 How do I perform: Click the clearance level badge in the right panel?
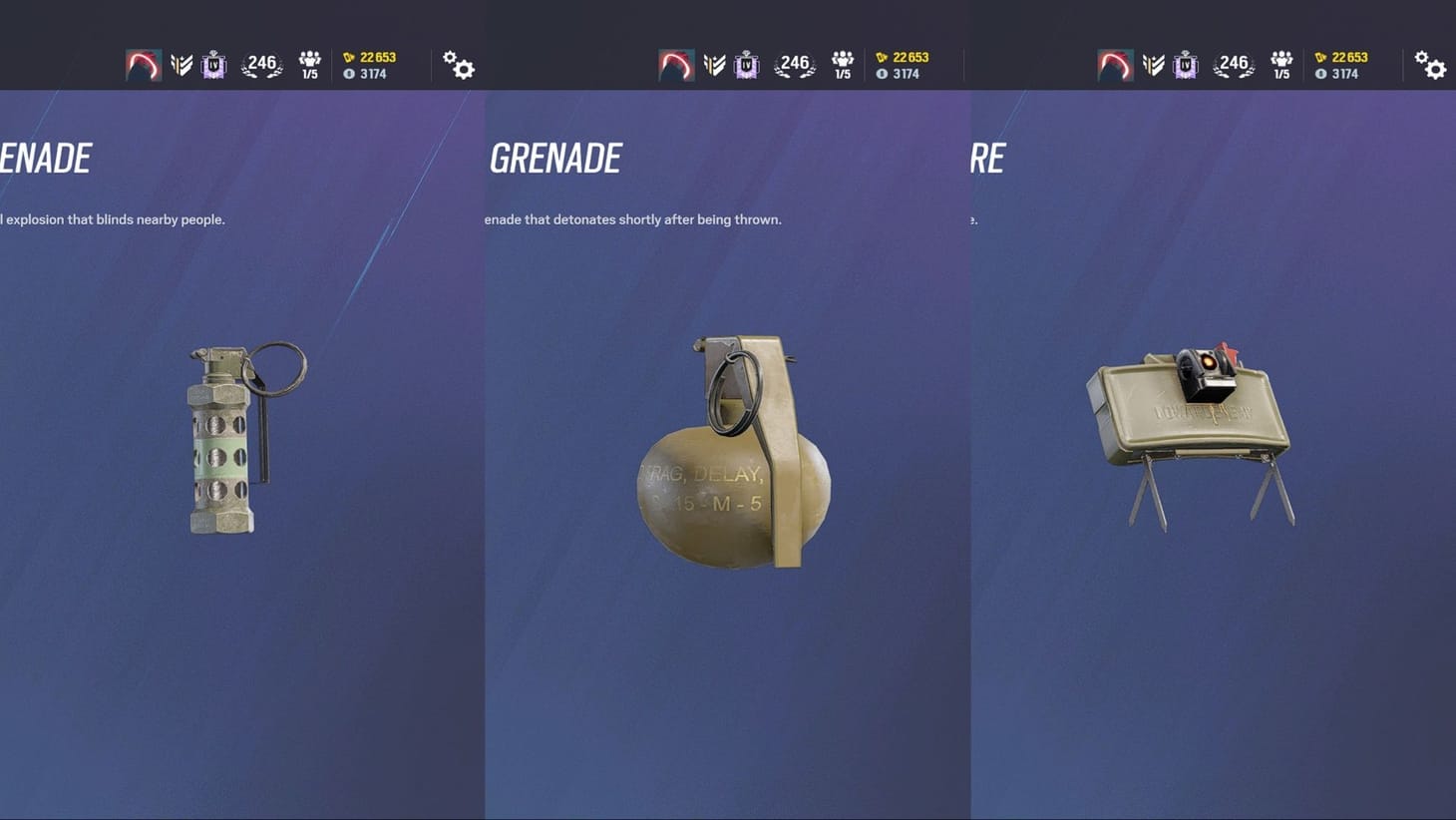[1234, 64]
